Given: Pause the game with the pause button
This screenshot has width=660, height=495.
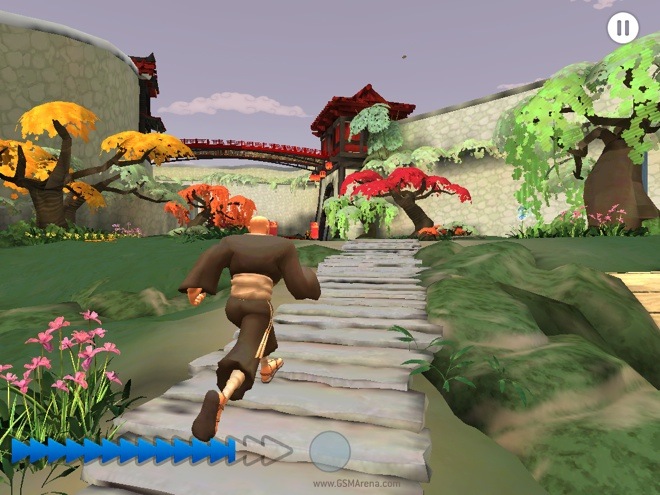Looking at the screenshot, I should coord(622,28).
